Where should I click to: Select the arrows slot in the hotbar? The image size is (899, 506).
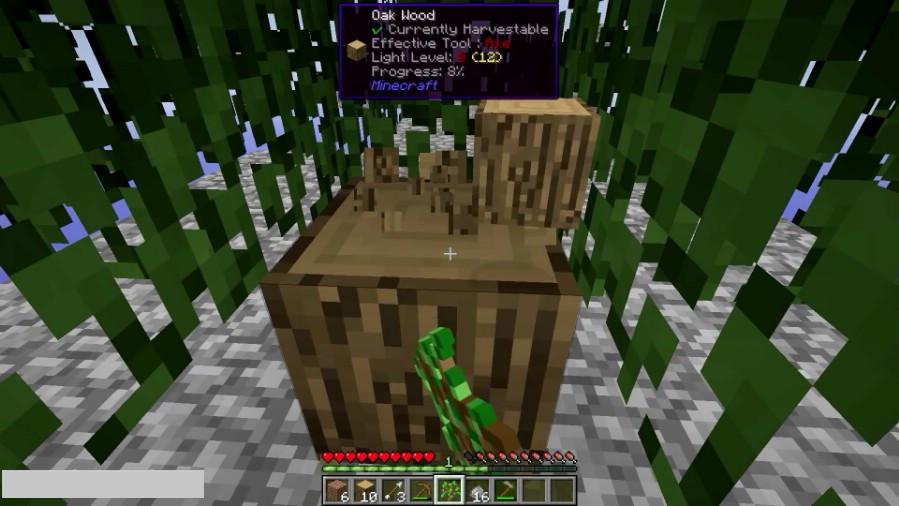[393, 490]
